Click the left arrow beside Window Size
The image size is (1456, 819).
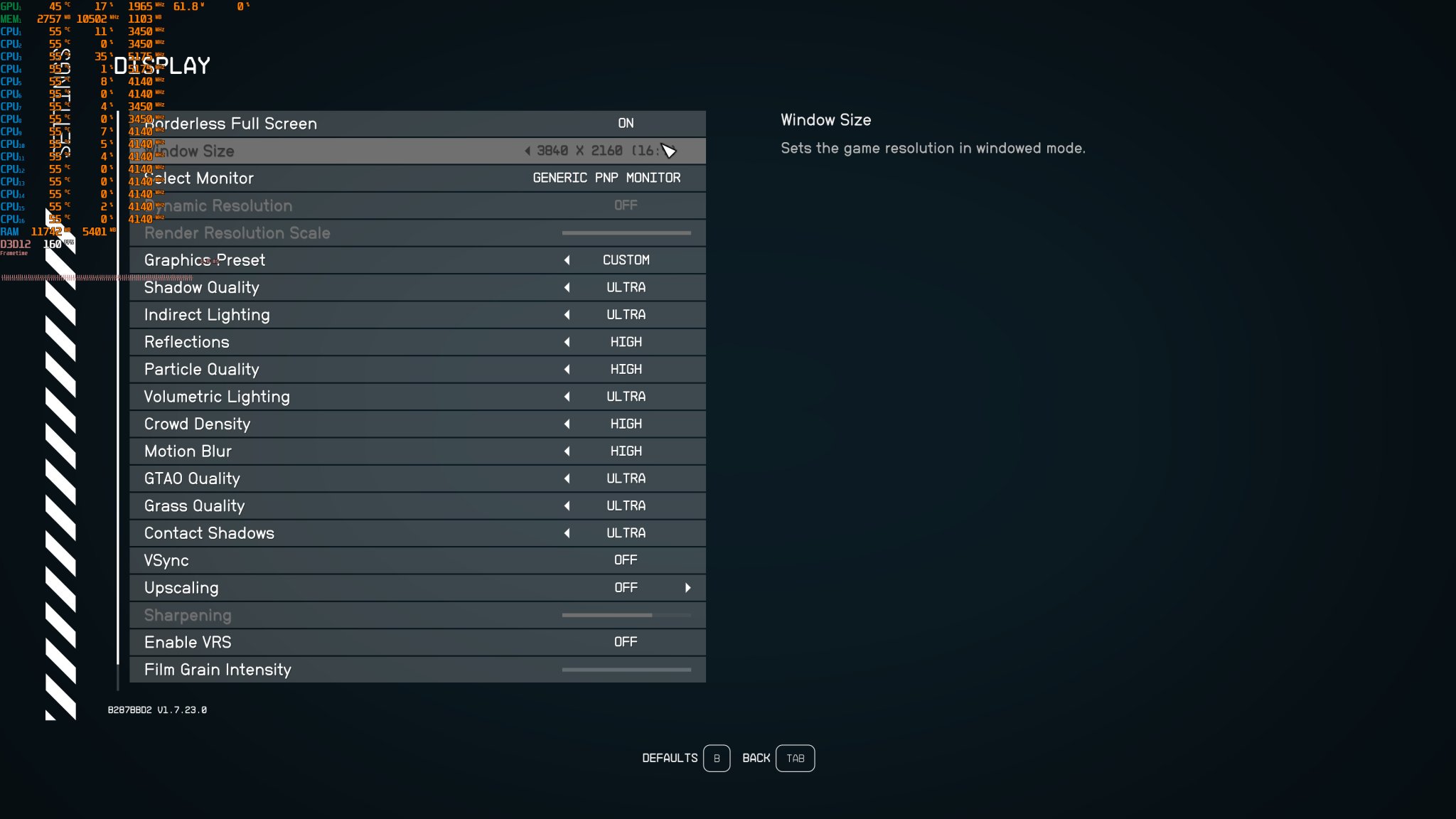click(x=527, y=151)
